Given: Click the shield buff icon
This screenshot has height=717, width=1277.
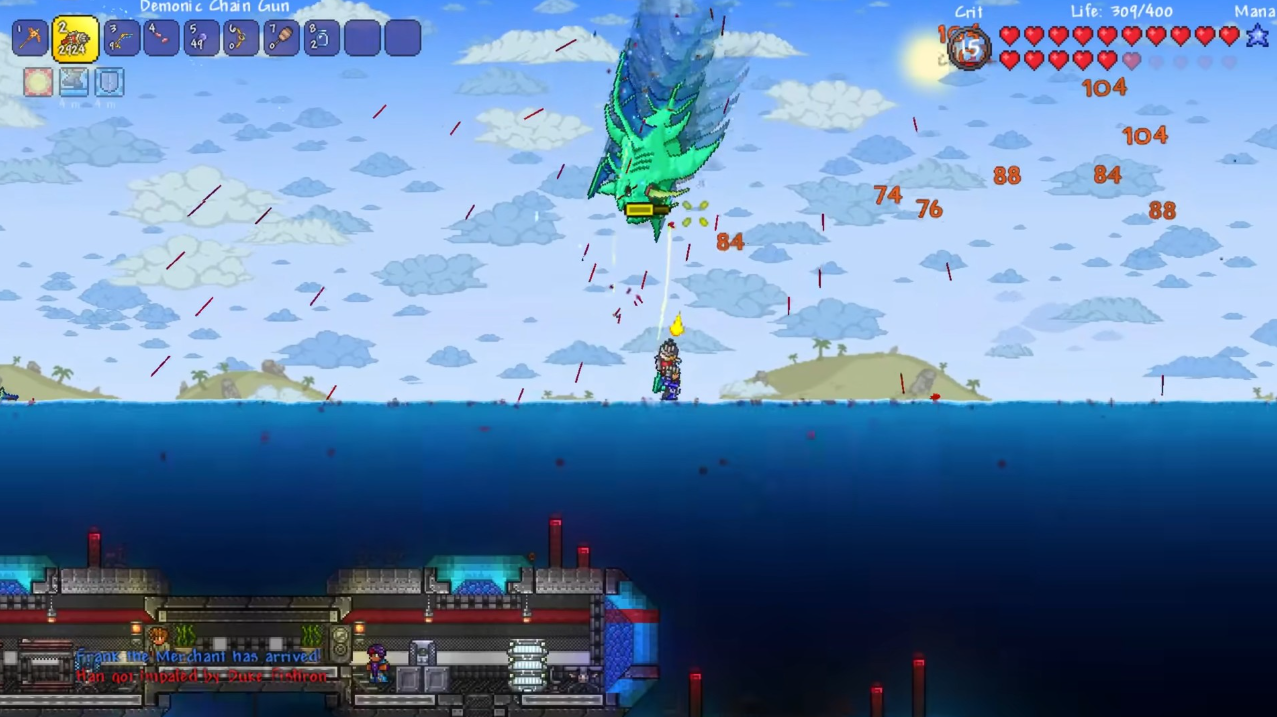Looking at the screenshot, I should pos(109,82).
